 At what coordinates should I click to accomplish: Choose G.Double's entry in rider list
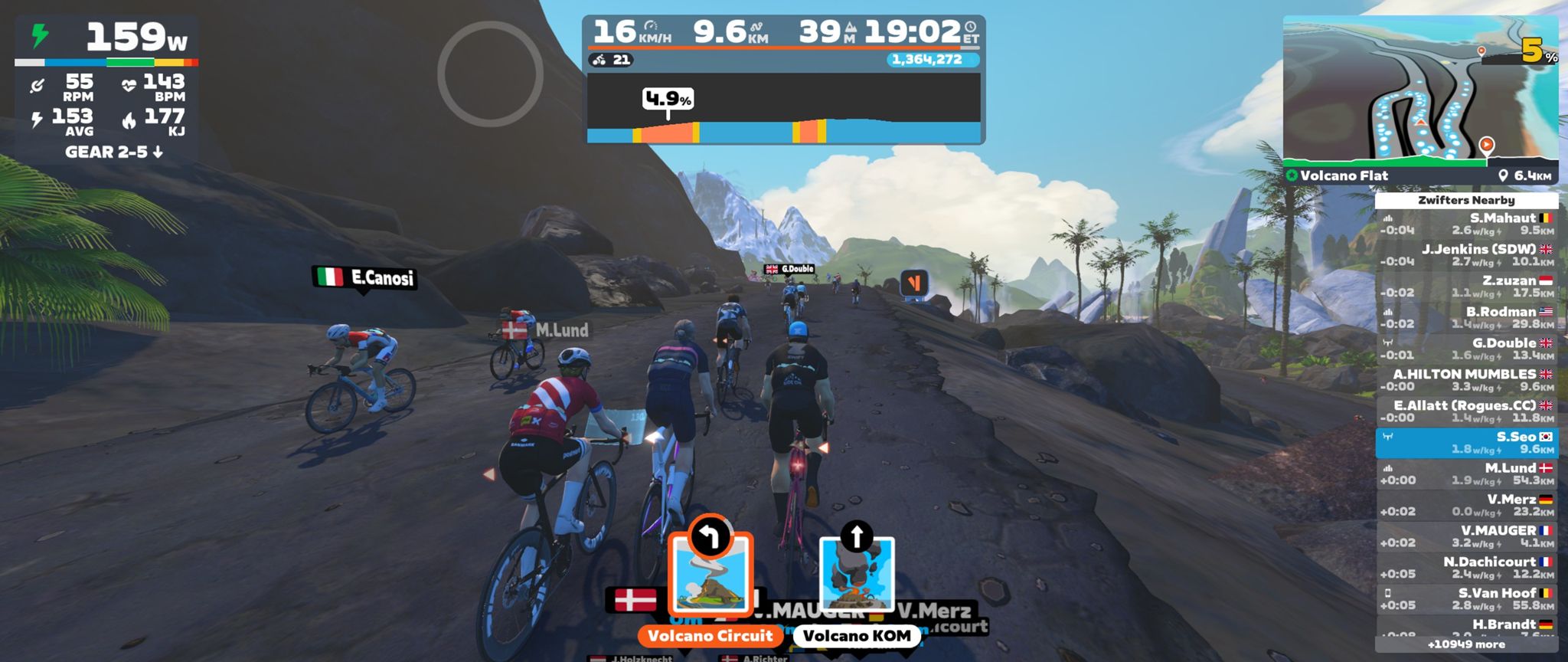click(x=1466, y=349)
